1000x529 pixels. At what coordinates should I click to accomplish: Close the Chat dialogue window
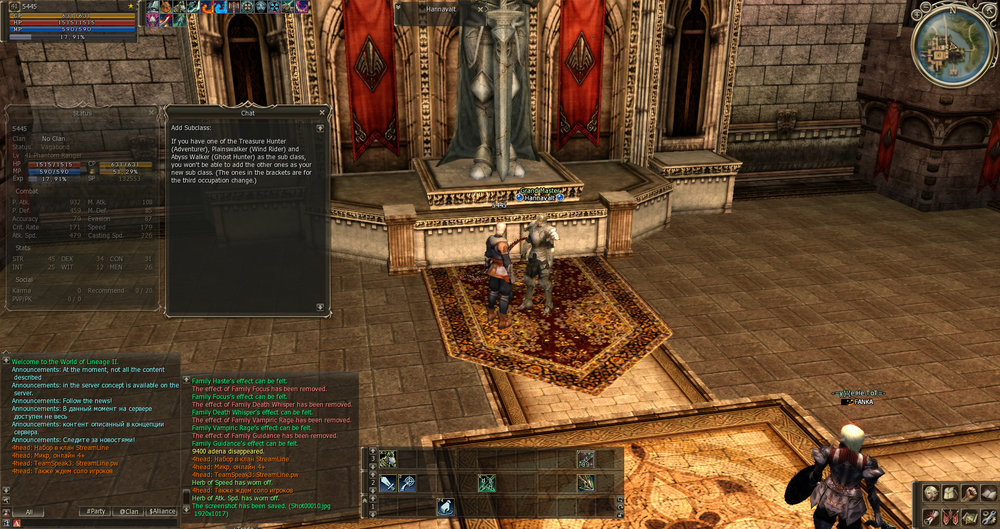point(322,112)
